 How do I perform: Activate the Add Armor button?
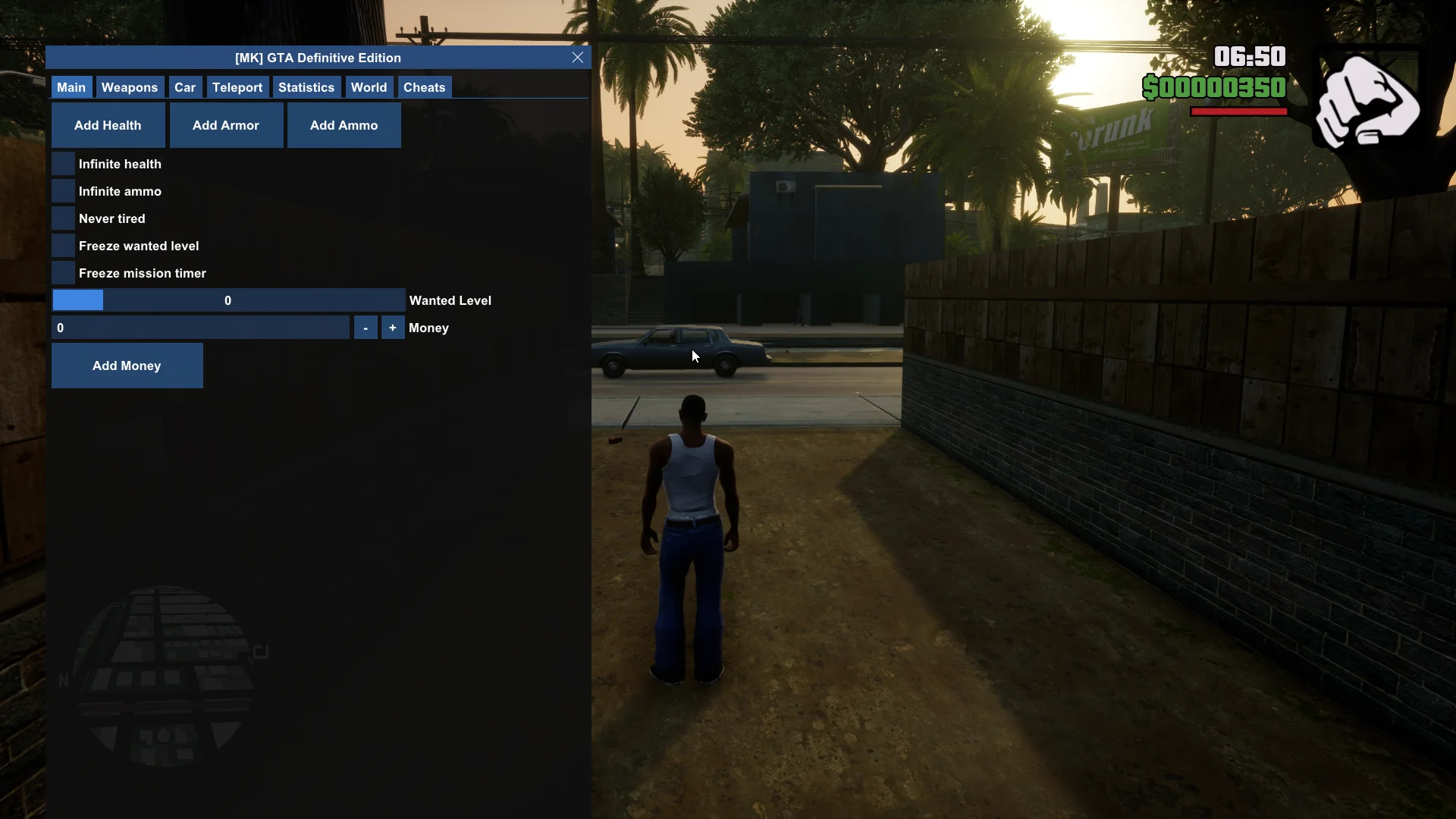226,125
